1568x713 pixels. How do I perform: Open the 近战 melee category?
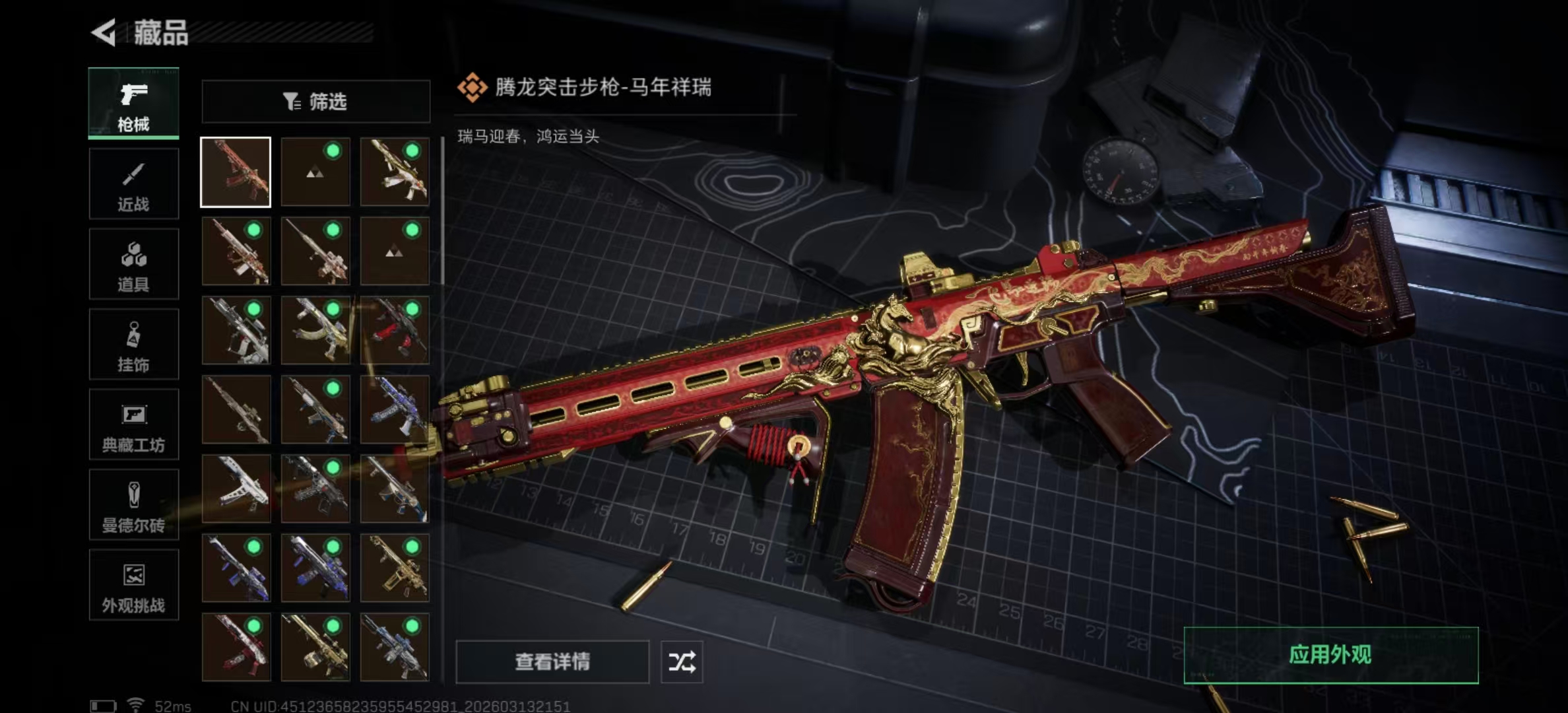click(133, 184)
